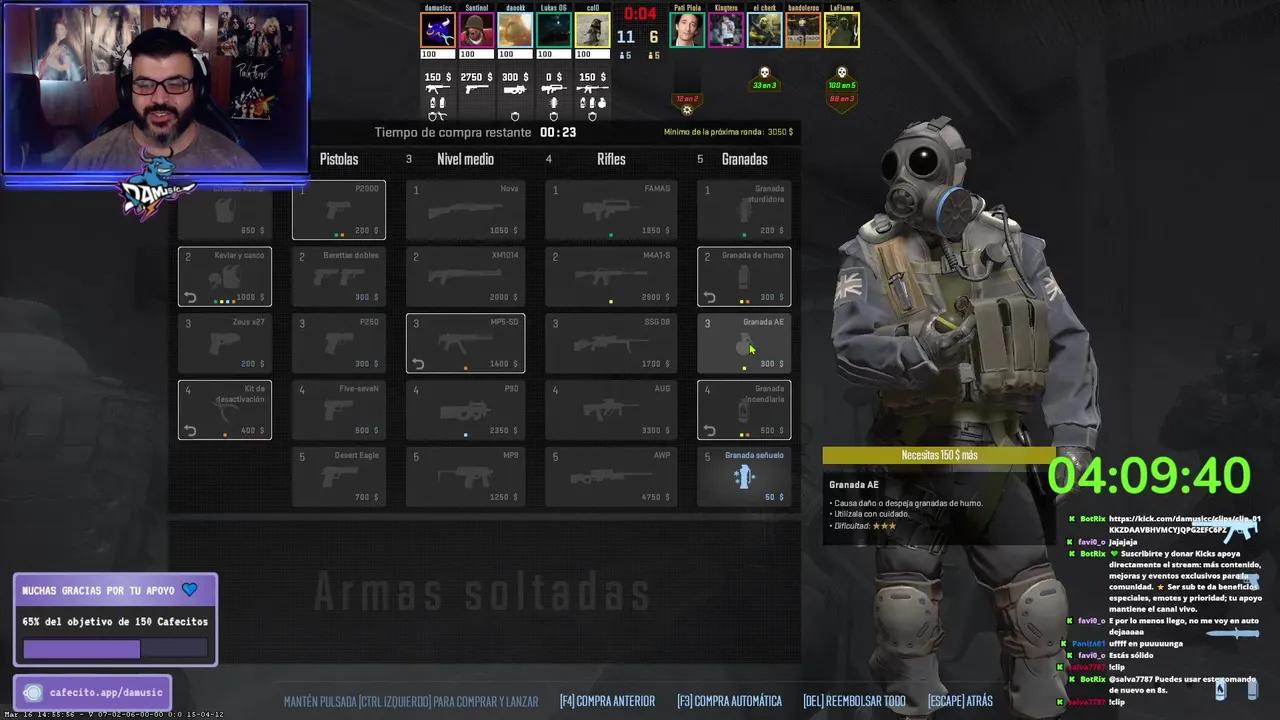Select the Granada de humo icon

click(744, 276)
